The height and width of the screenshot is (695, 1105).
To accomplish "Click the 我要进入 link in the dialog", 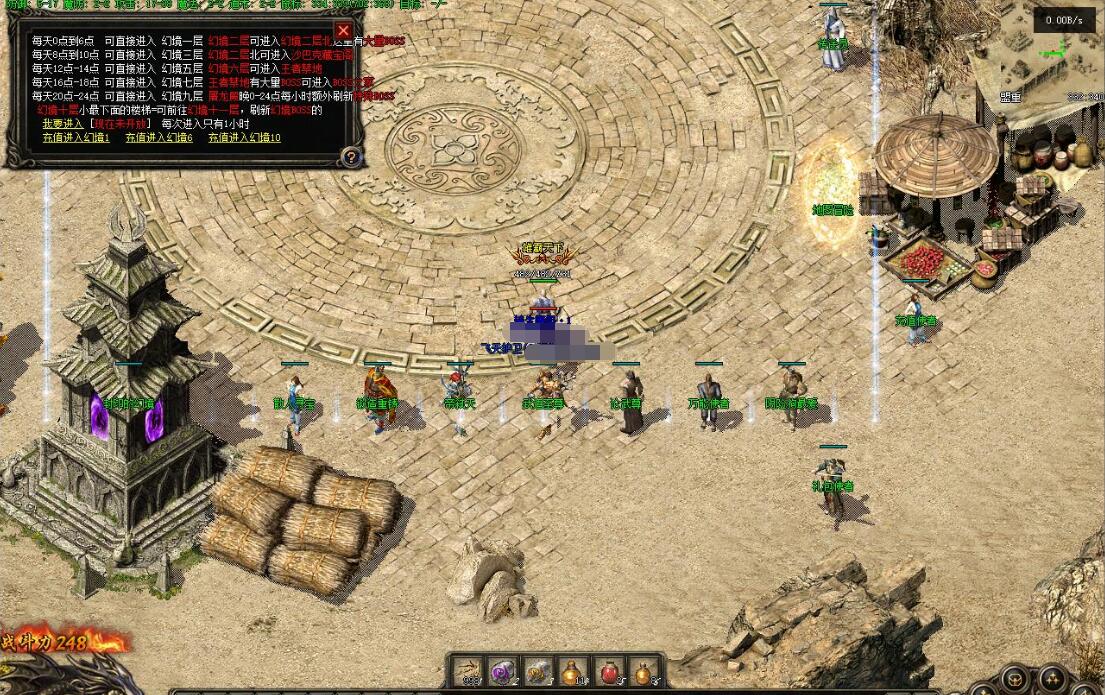I will pyautogui.click(x=63, y=124).
